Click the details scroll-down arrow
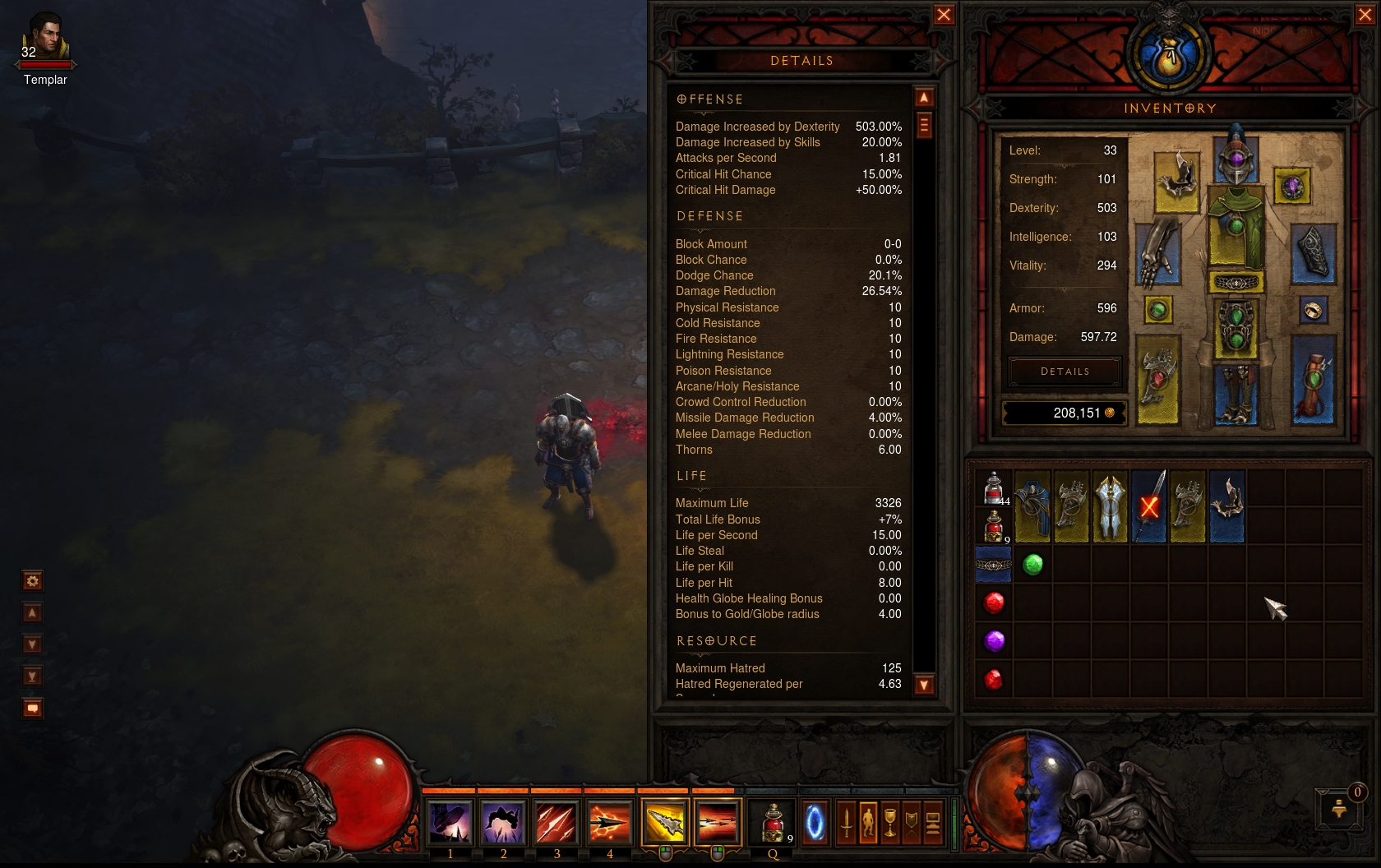This screenshot has width=1381, height=868. [x=924, y=685]
